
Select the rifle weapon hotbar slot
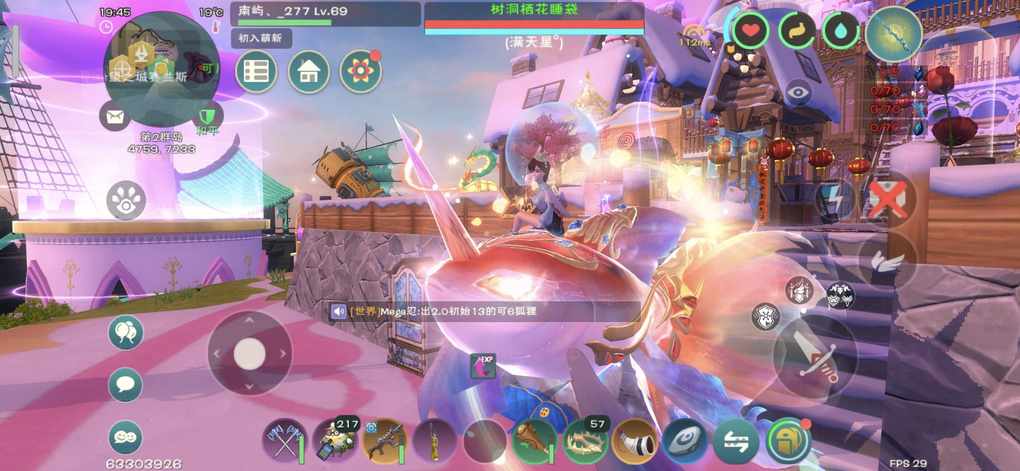pos(384,440)
